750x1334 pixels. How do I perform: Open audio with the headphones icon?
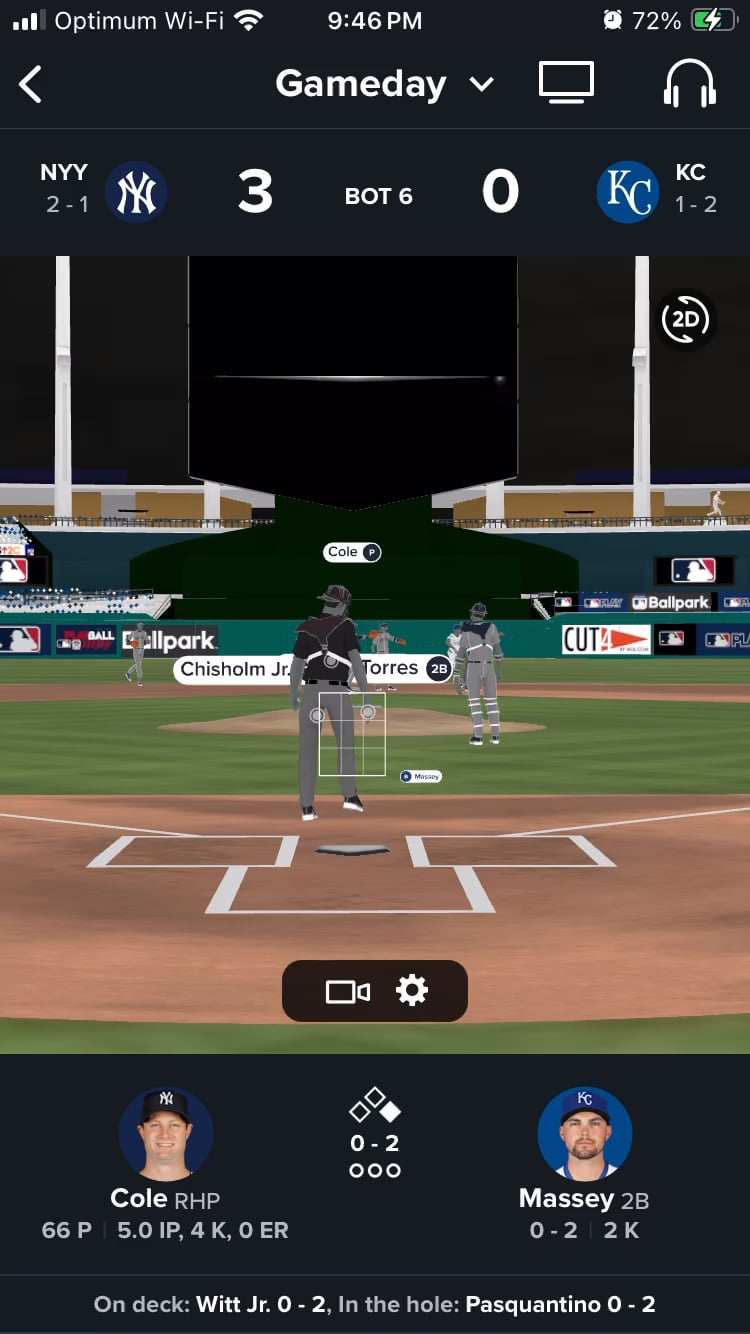pos(690,83)
